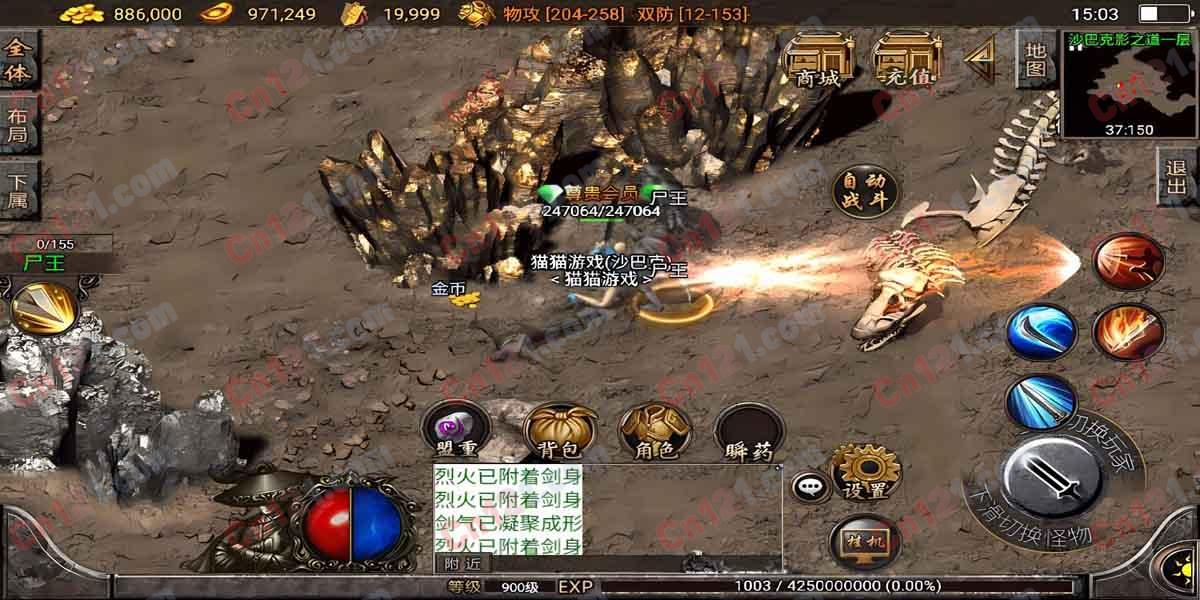Image resolution: width=1200 pixels, height=600 pixels.
Task: Collapse the top menu with the triangle arrow
Action: (x=980, y=60)
